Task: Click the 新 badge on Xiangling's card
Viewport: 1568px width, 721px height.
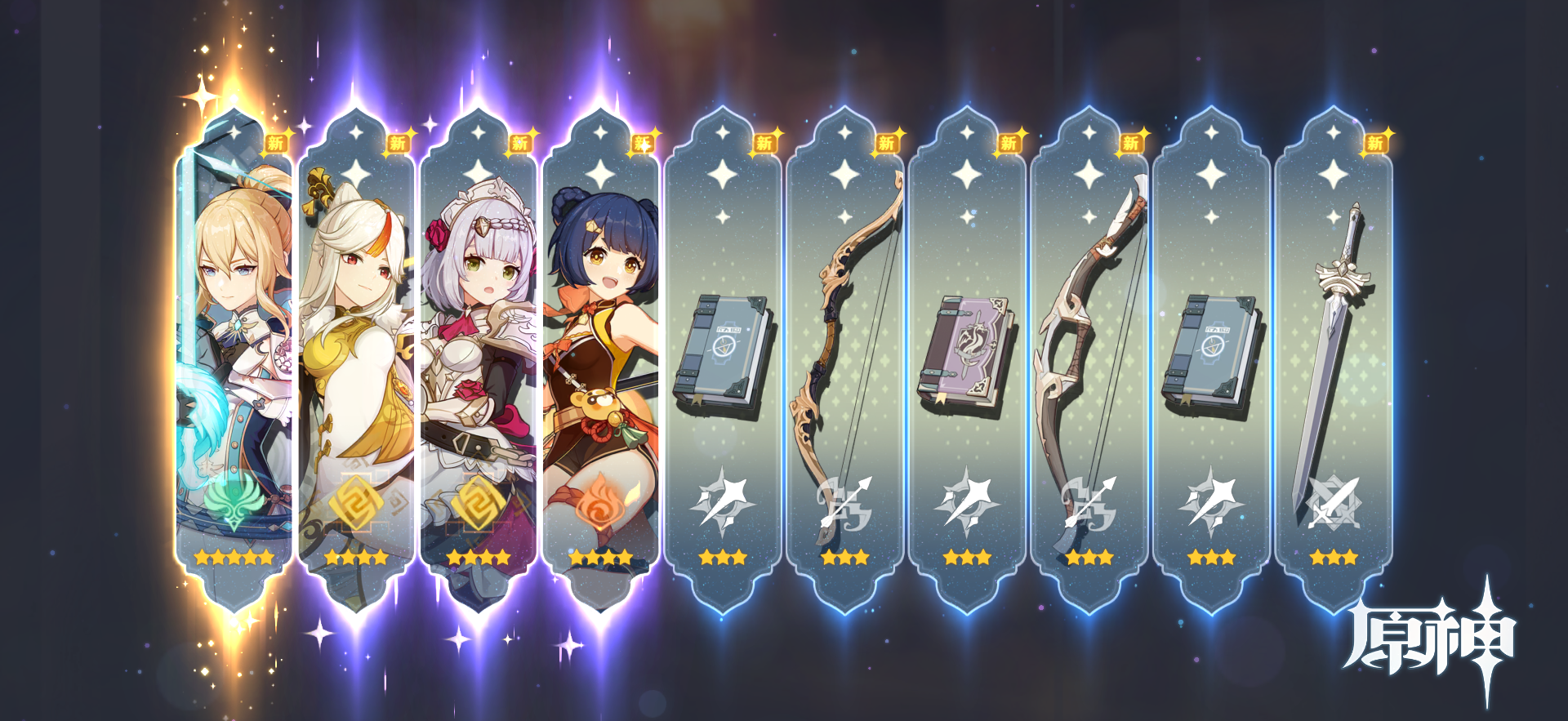Action: click(642, 142)
